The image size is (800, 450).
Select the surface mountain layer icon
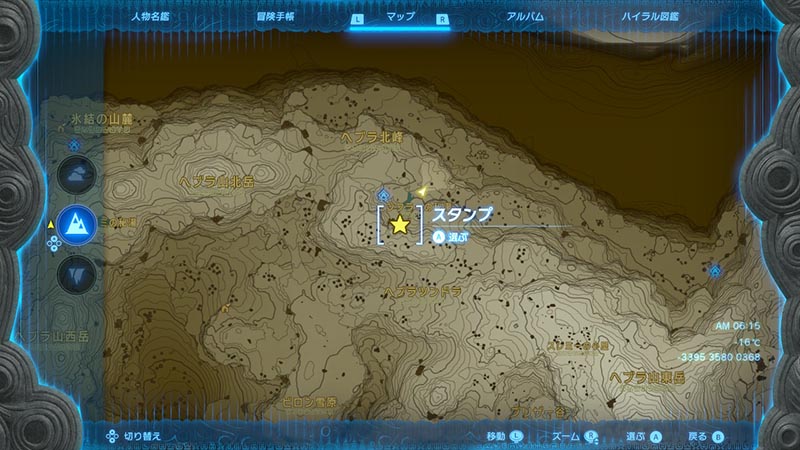(x=77, y=224)
